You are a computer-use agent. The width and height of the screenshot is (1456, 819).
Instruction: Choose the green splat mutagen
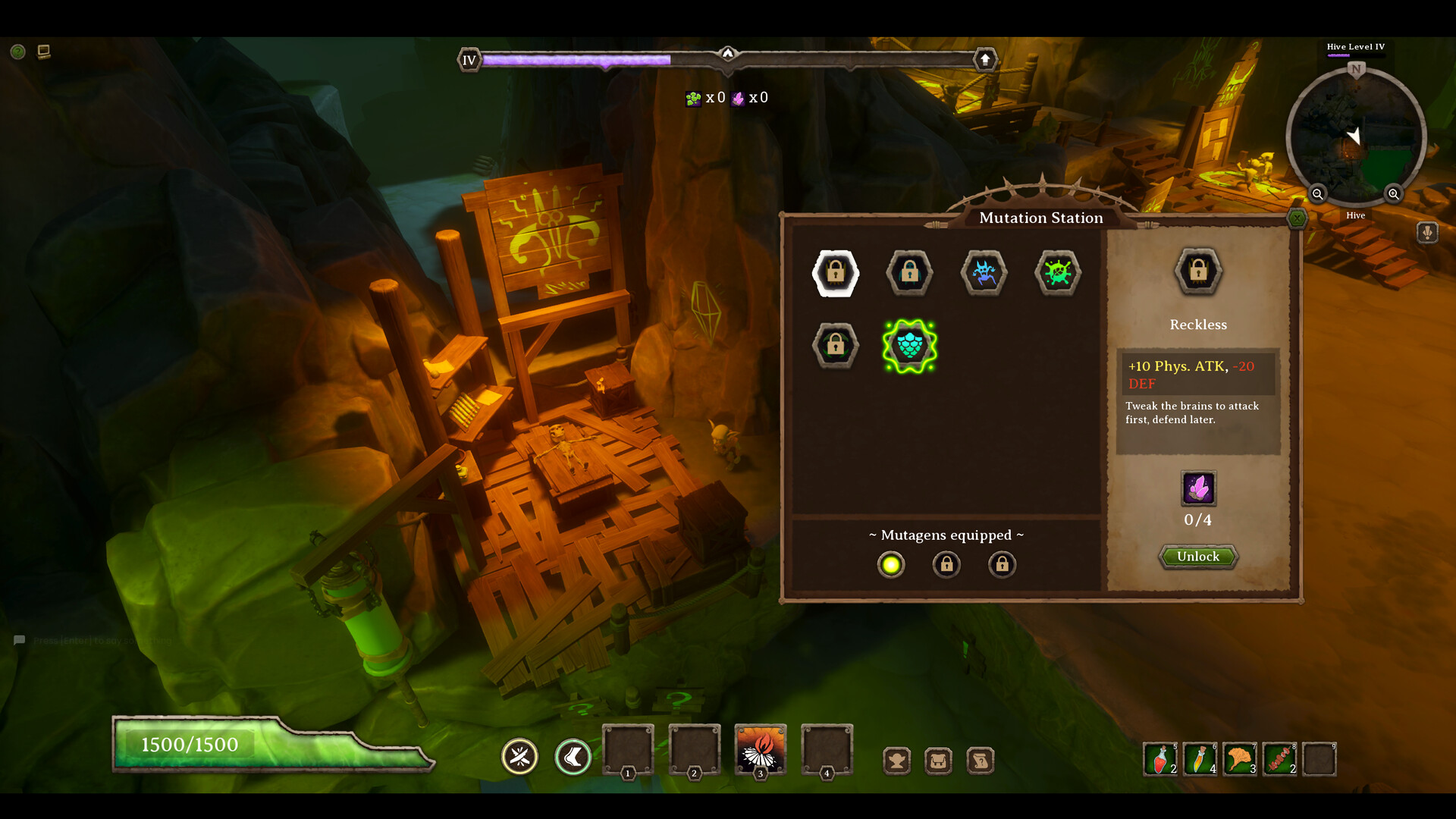[x=1057, y=272]
